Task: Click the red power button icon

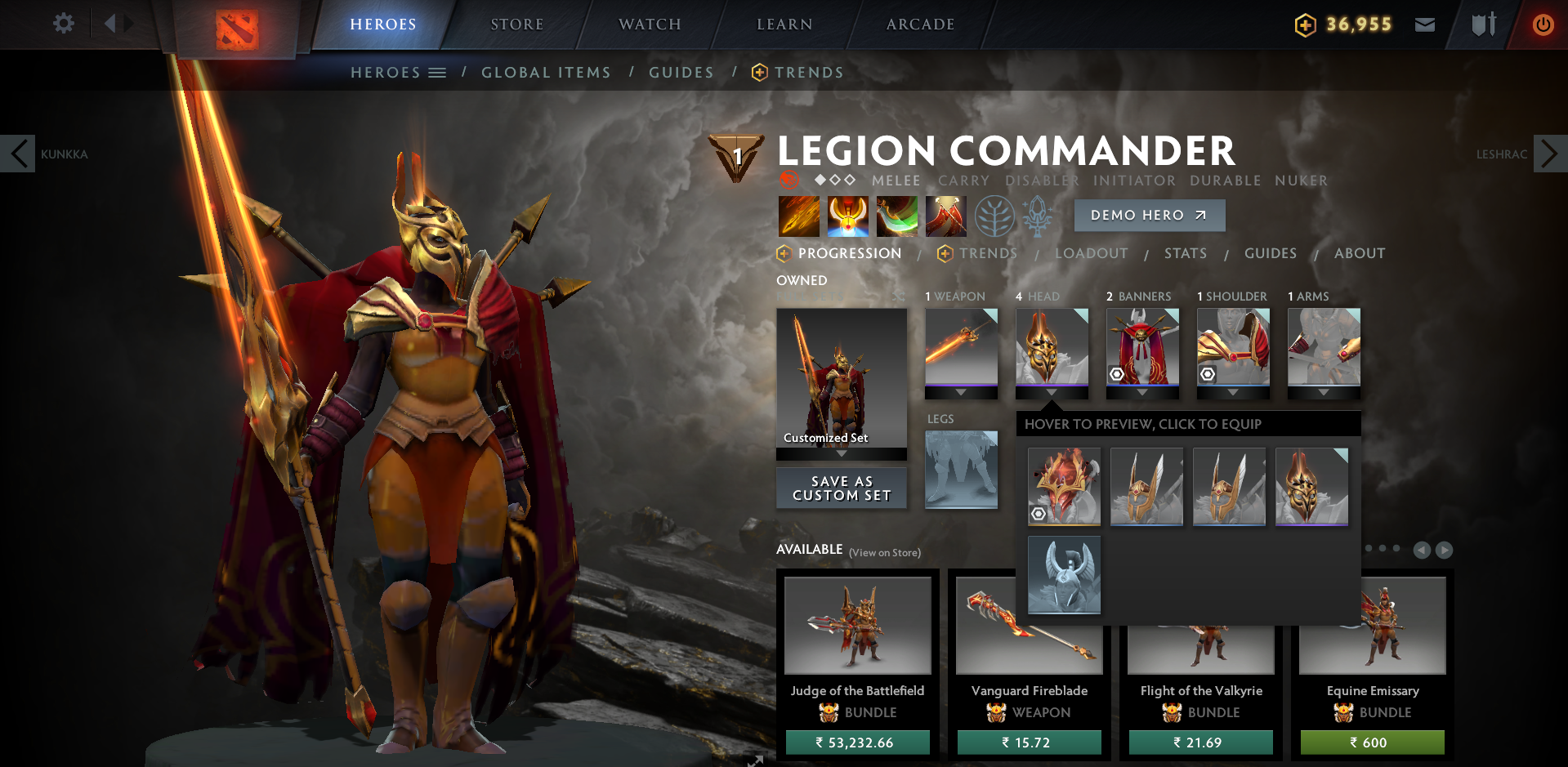Action: coord(1543,24)
